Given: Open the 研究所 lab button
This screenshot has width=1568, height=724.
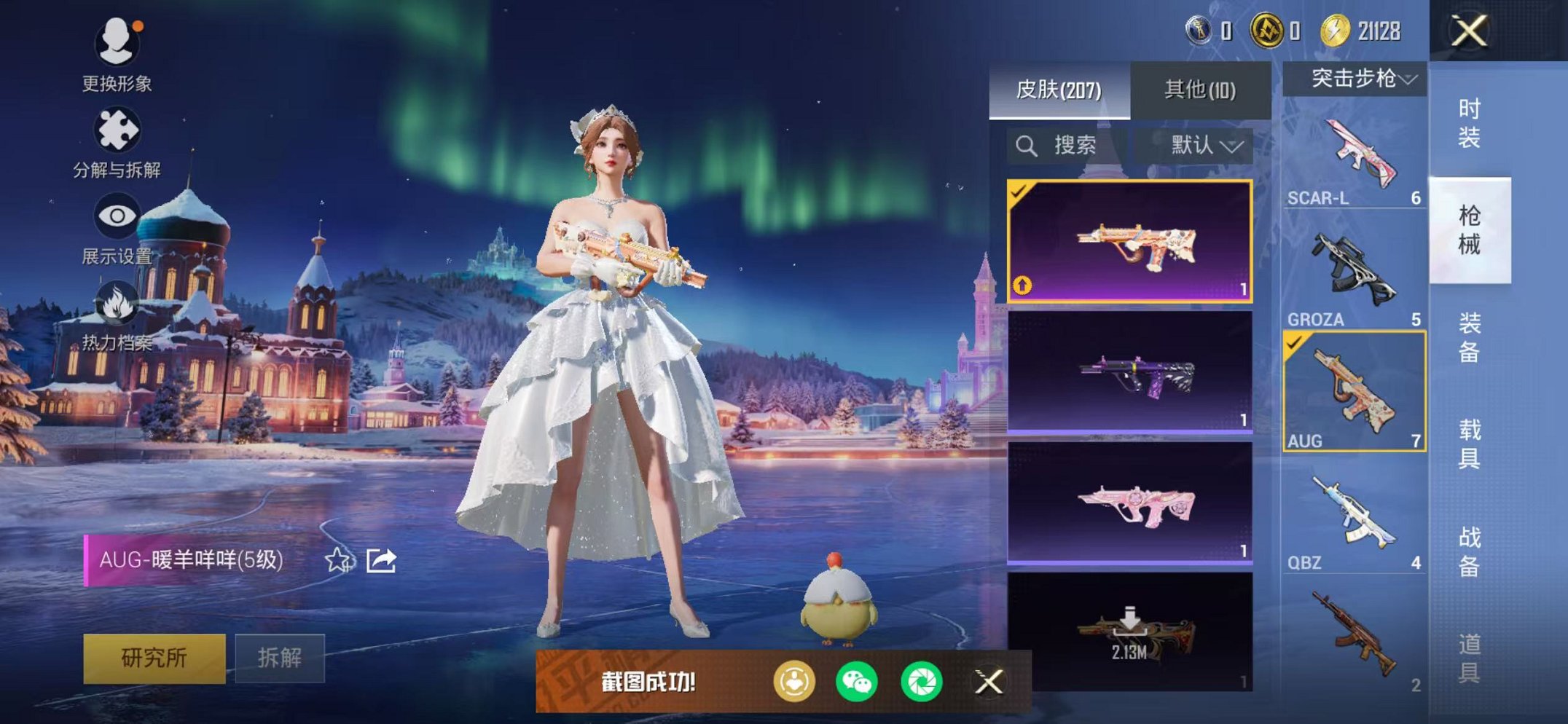Looking at the screenshot, I should [154, 658].
